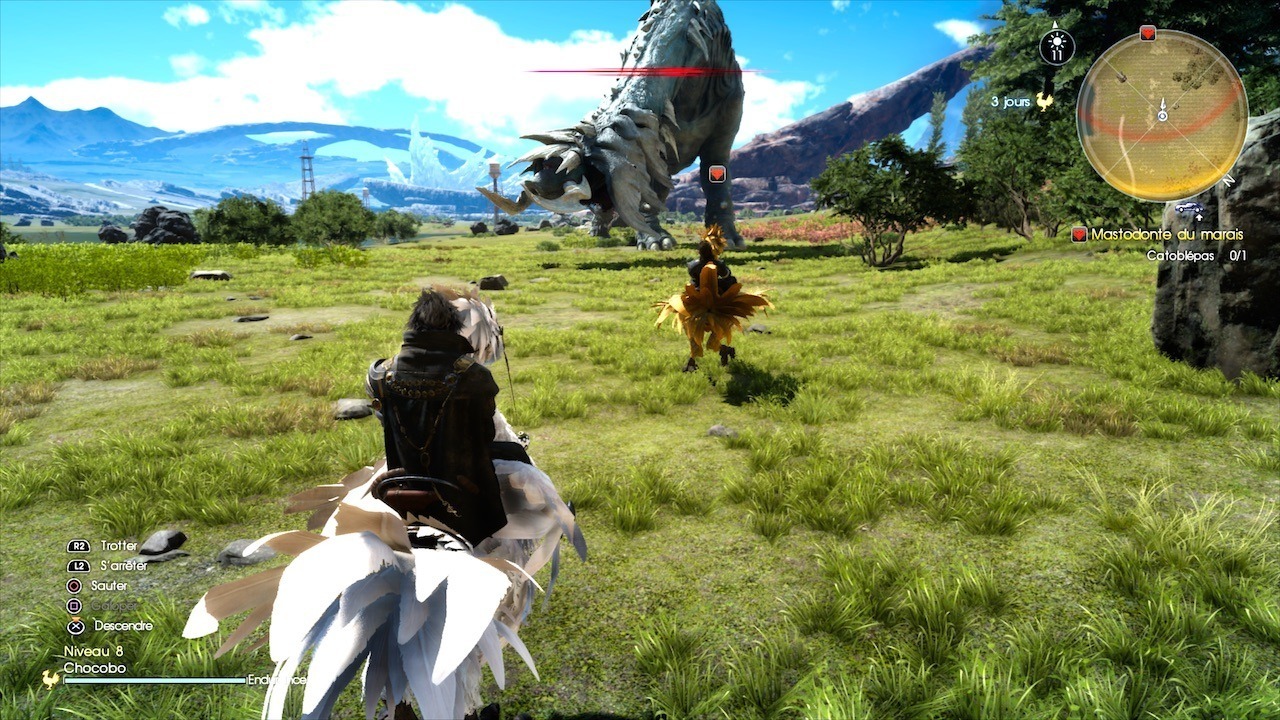Click the sun time-of-day clock icon
Viewport: 1280px width, 720px height.
coord(1057,46)
